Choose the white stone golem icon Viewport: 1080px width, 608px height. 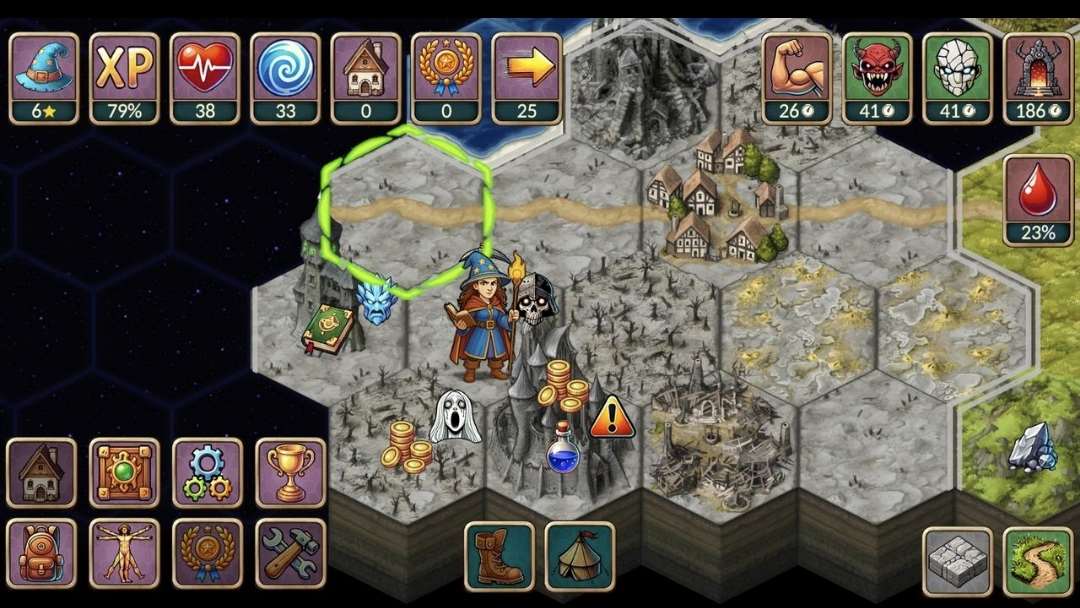tap(957, 77)
